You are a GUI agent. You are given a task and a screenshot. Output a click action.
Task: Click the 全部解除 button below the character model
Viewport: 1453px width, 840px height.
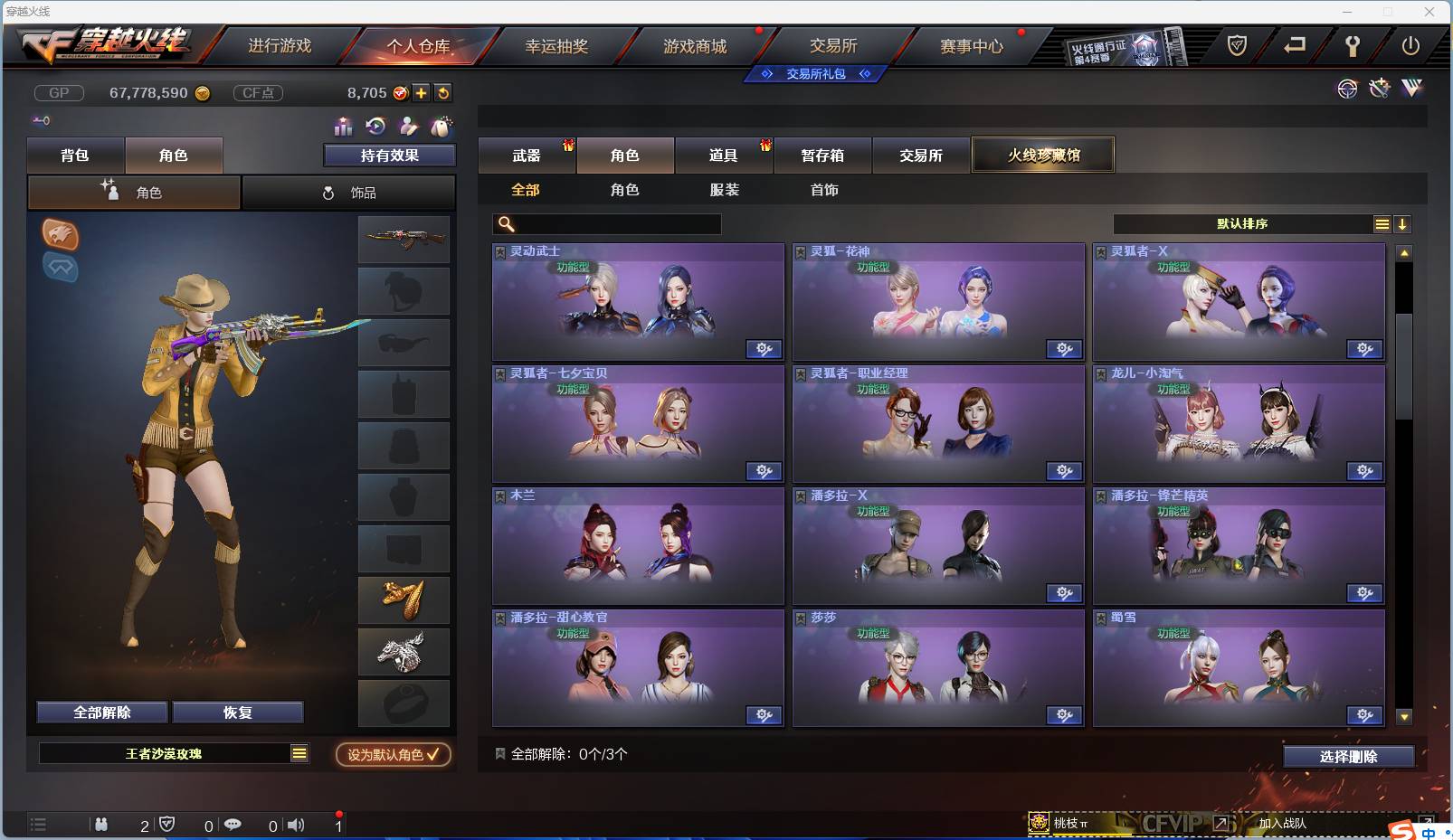(x=100, y=713)
